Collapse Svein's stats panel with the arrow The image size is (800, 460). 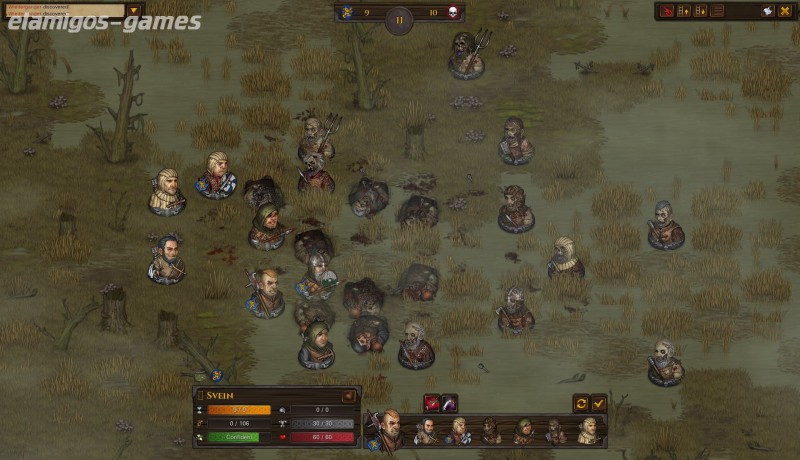coord(349,396)
